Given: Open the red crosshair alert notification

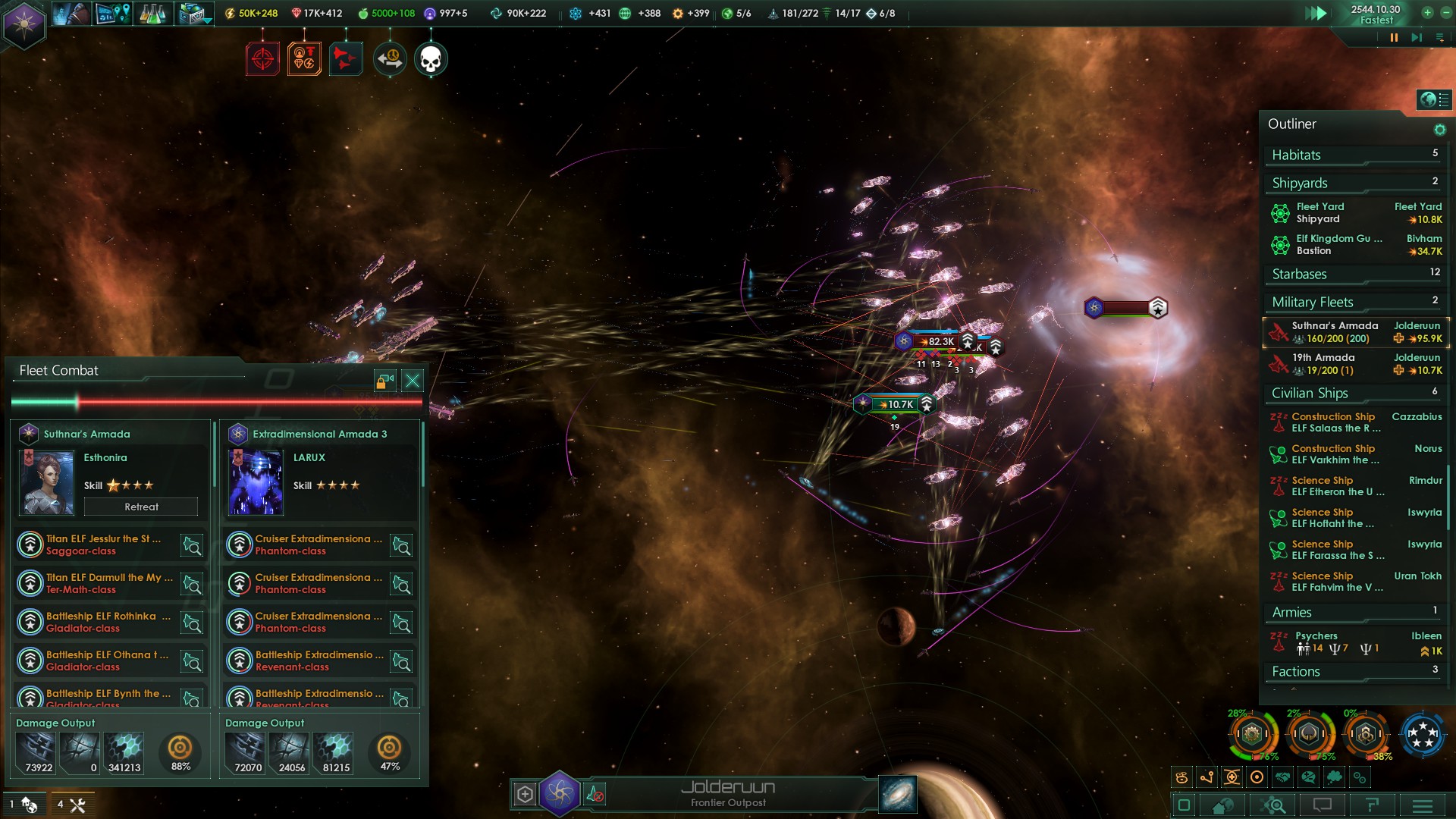Looking at the screenshot, I should 262,59.
